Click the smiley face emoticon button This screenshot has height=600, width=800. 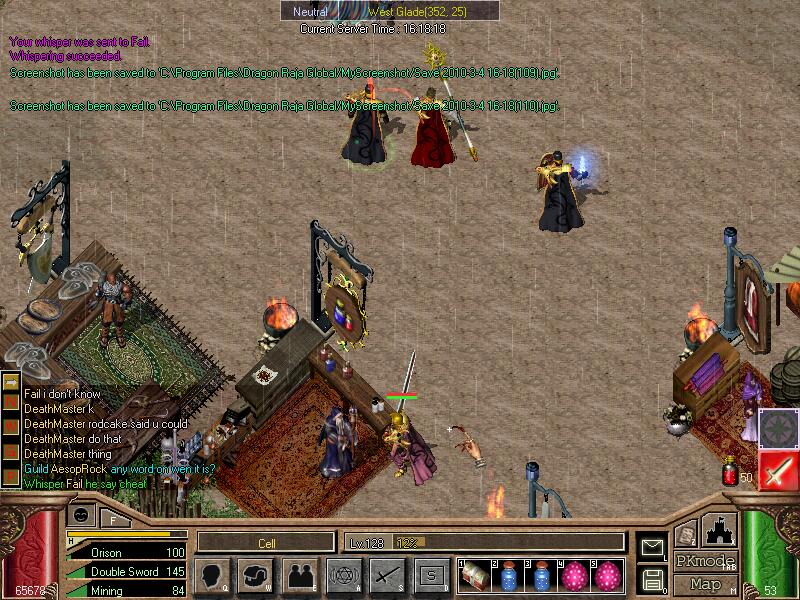pyautogui.click(x=82, y=514)
